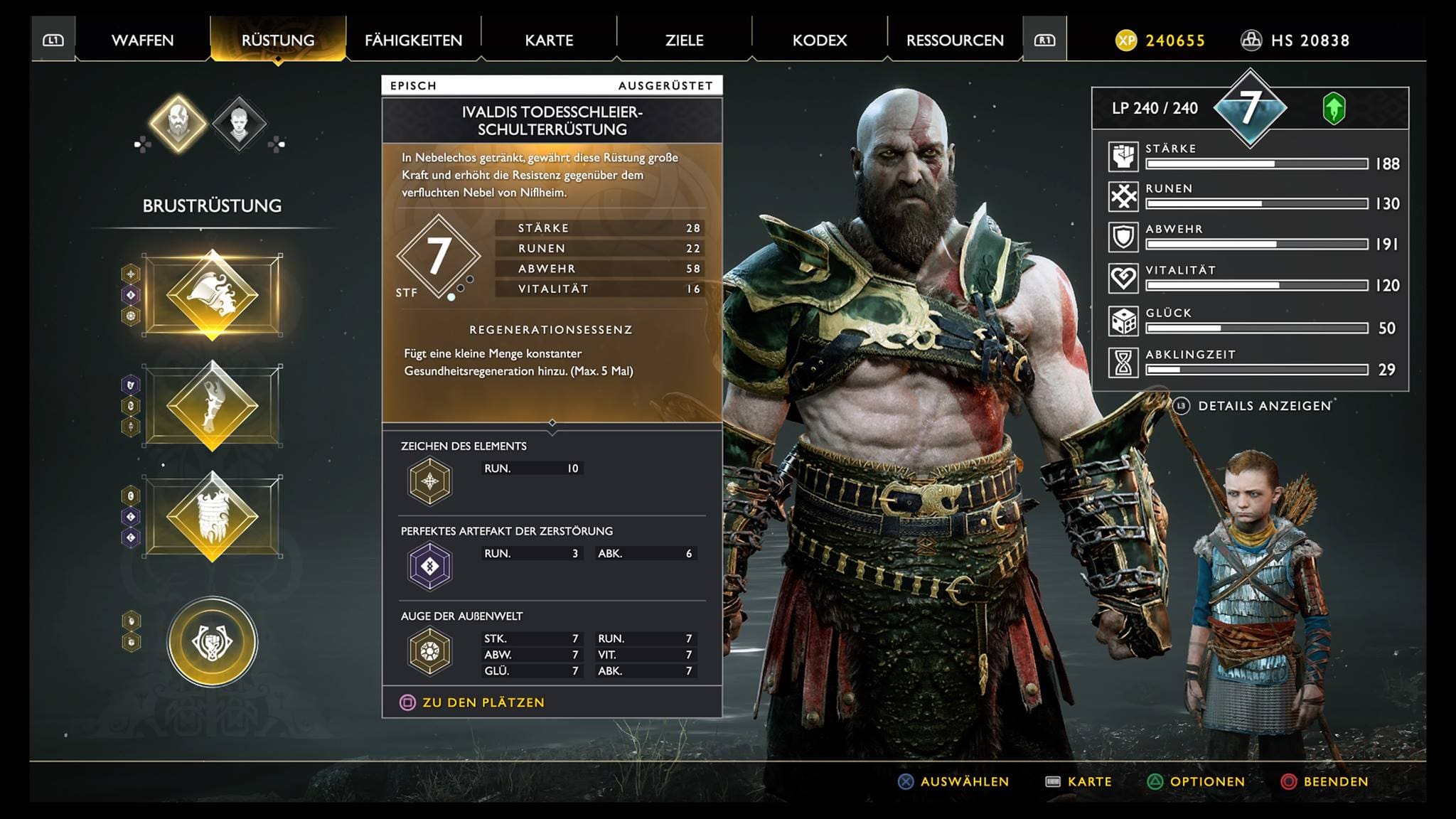Viewport: 1456px width, 819px height.
Task: Choose the Atreus character portrait
Action: point(240,124)
